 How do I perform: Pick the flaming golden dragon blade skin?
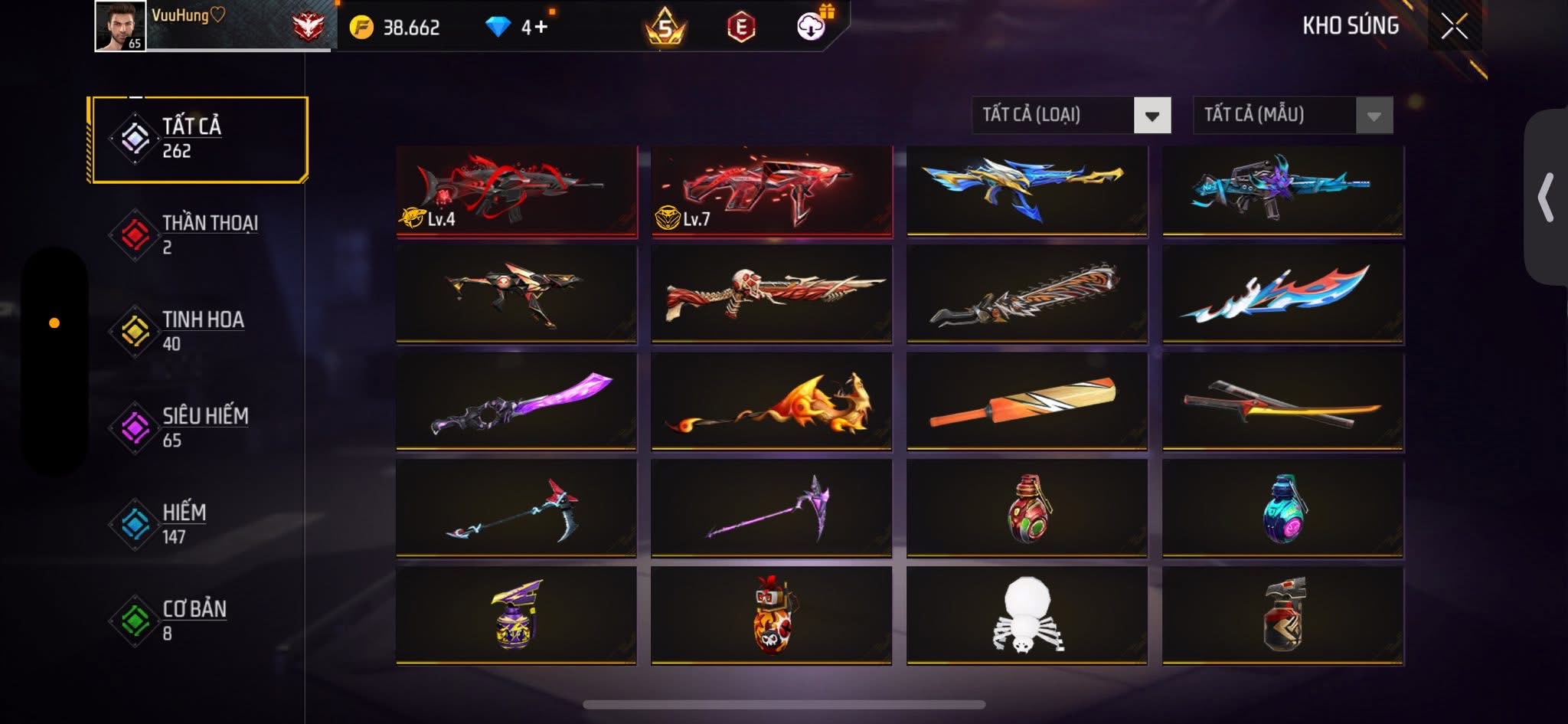pos(771,401)
